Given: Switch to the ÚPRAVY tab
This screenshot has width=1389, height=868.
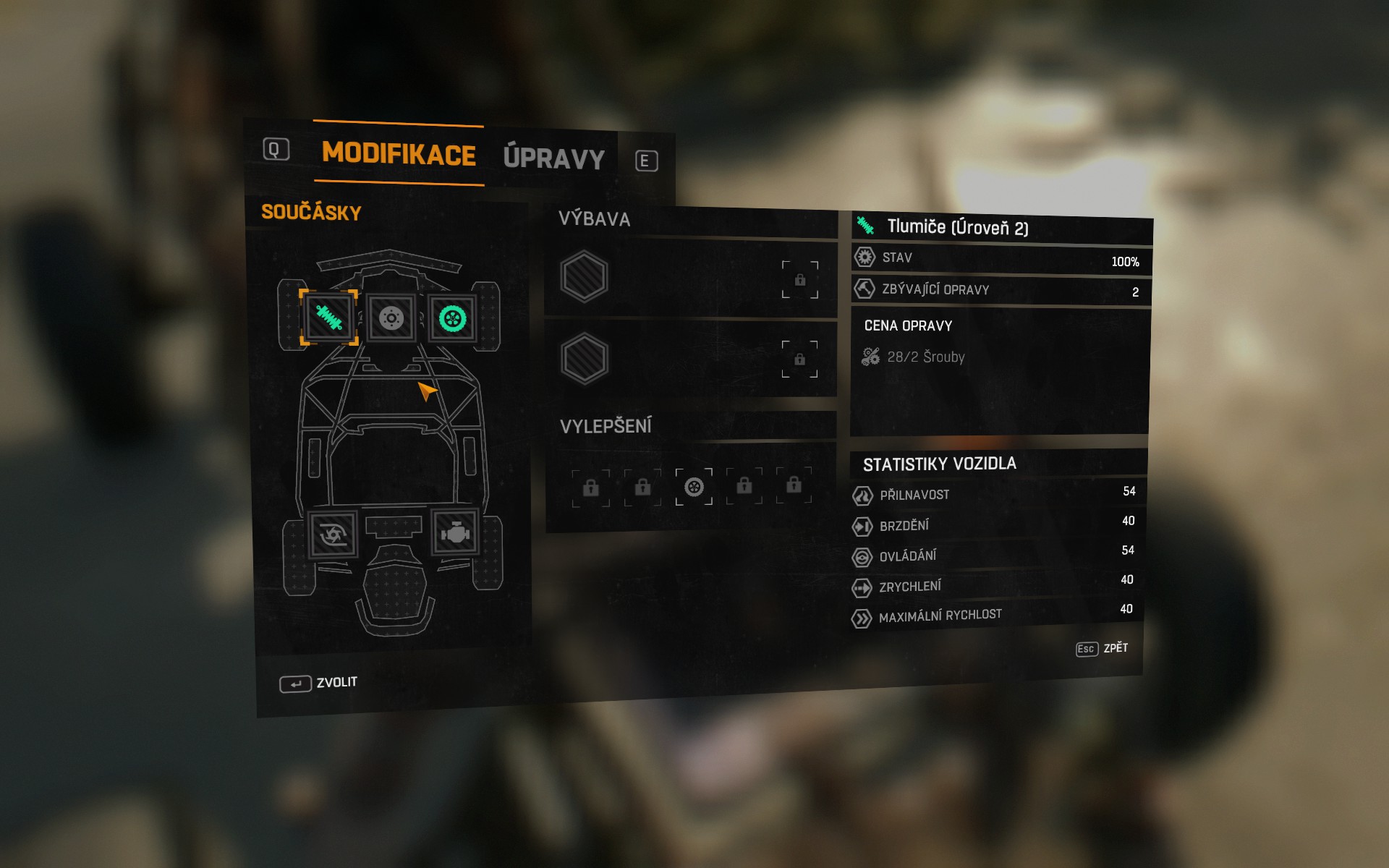Looking at the screenshot, I should (x=553, y=158).
